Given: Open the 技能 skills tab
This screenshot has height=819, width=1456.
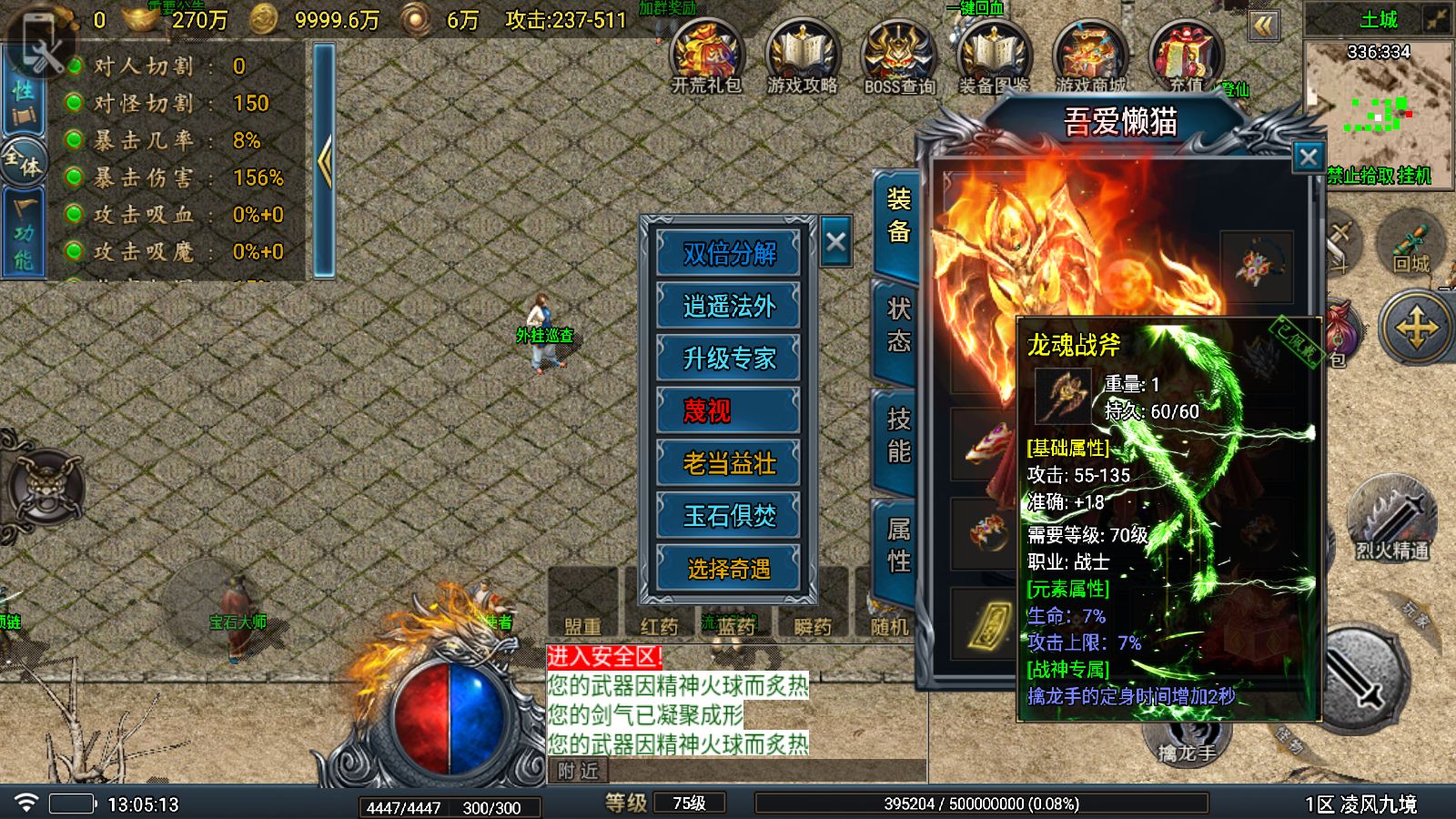Looking at the screenshot, I should coord(898,435).
